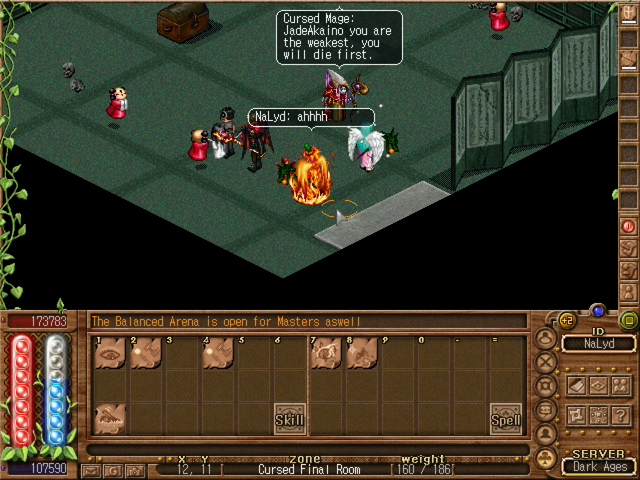Use the scroll in hotbar slot 7
The width and height of the screenshot is (640, 480).
click(x=324, y=353)
